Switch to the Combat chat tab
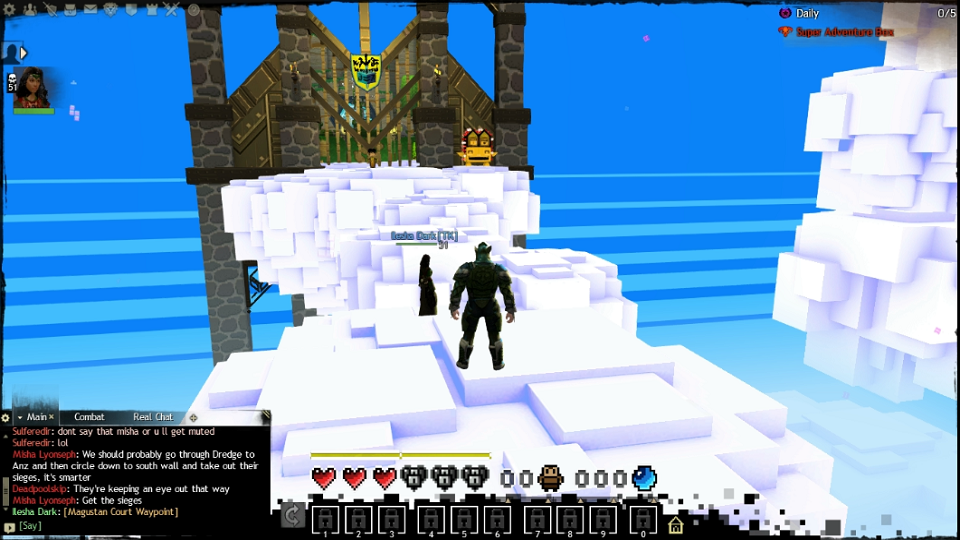The image size is (960, 540). [x=89, y=417]
